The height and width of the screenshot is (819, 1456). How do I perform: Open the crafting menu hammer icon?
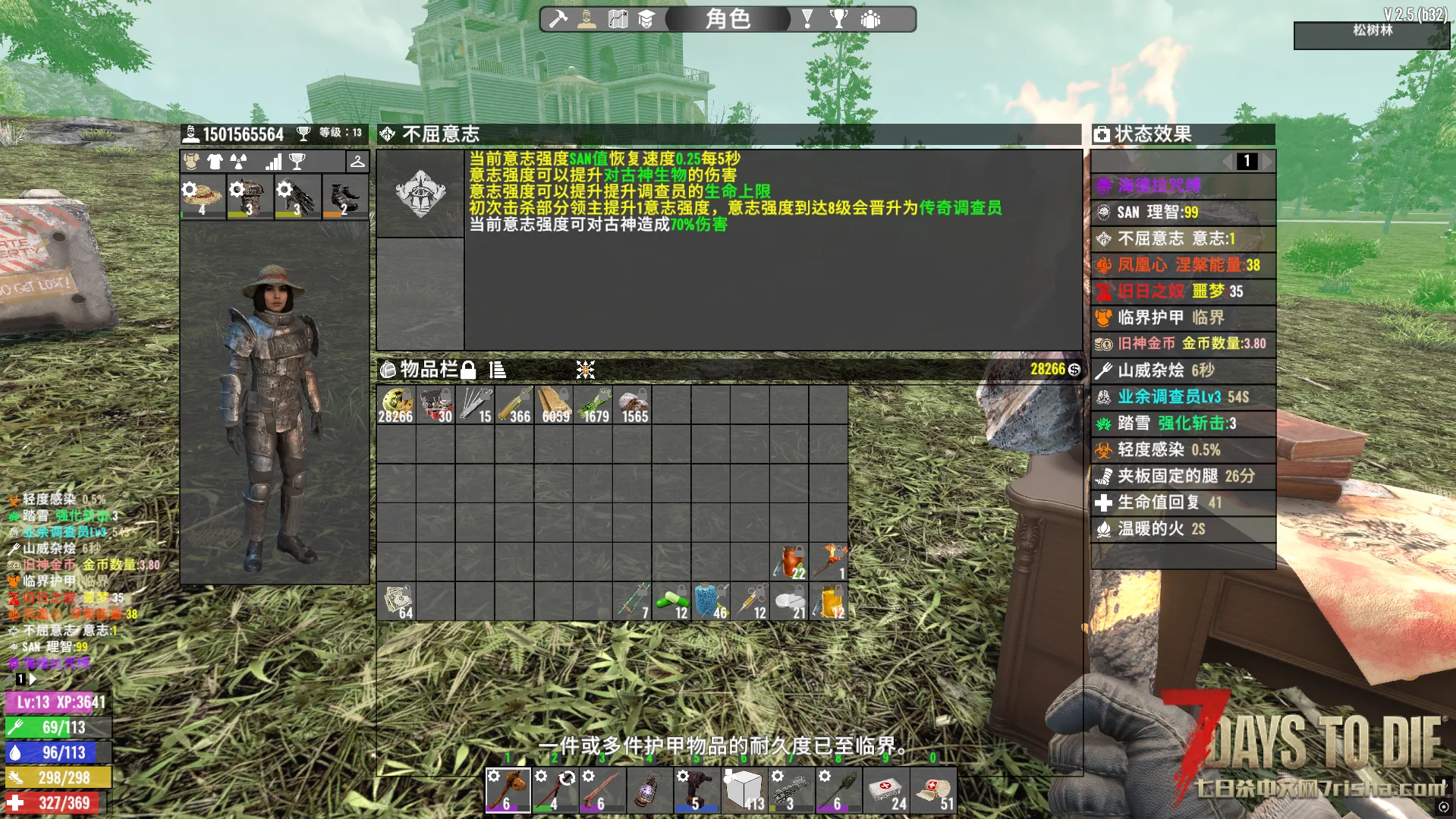558,19
